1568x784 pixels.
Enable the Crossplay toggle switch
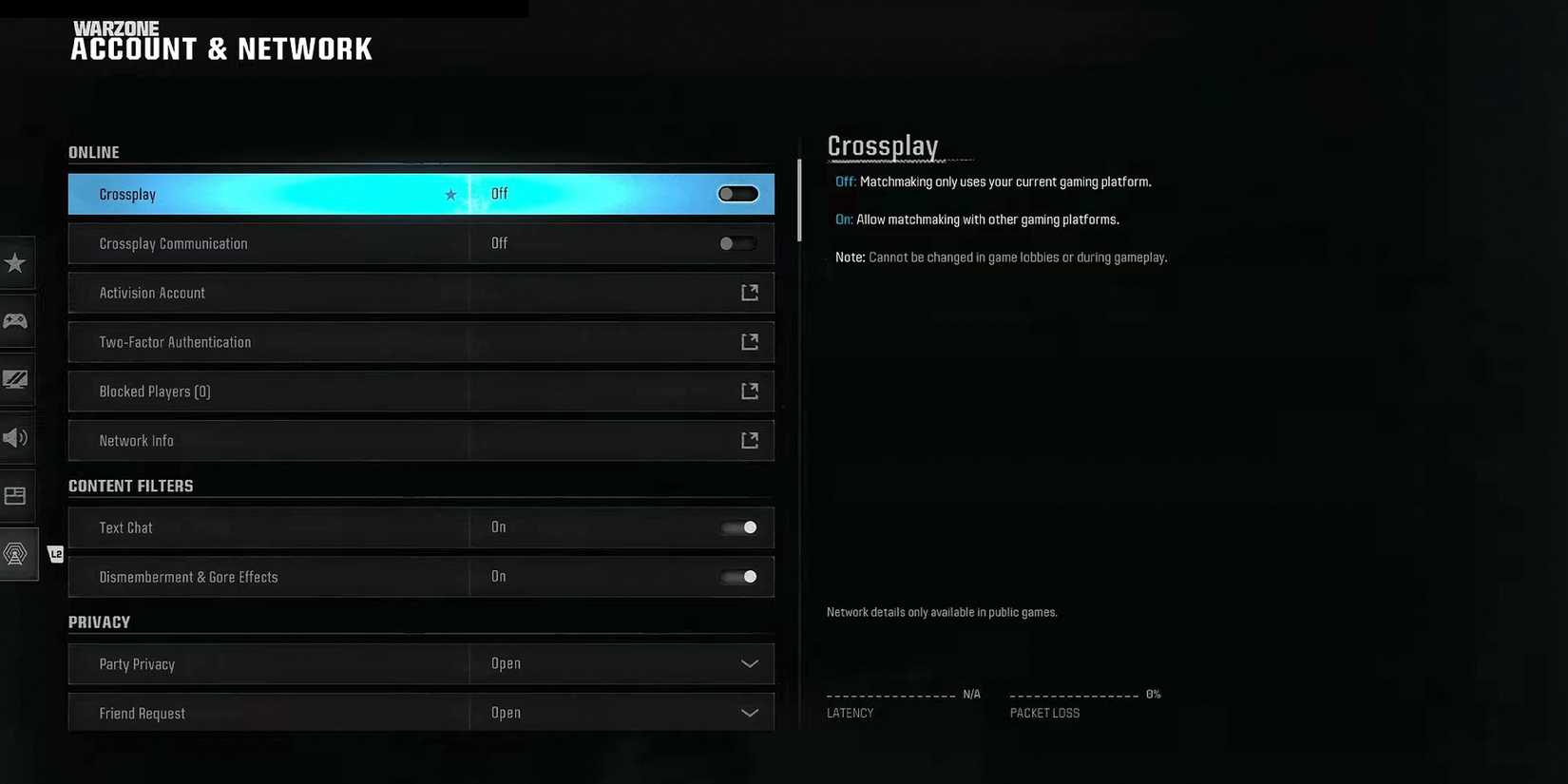[738, 193]
